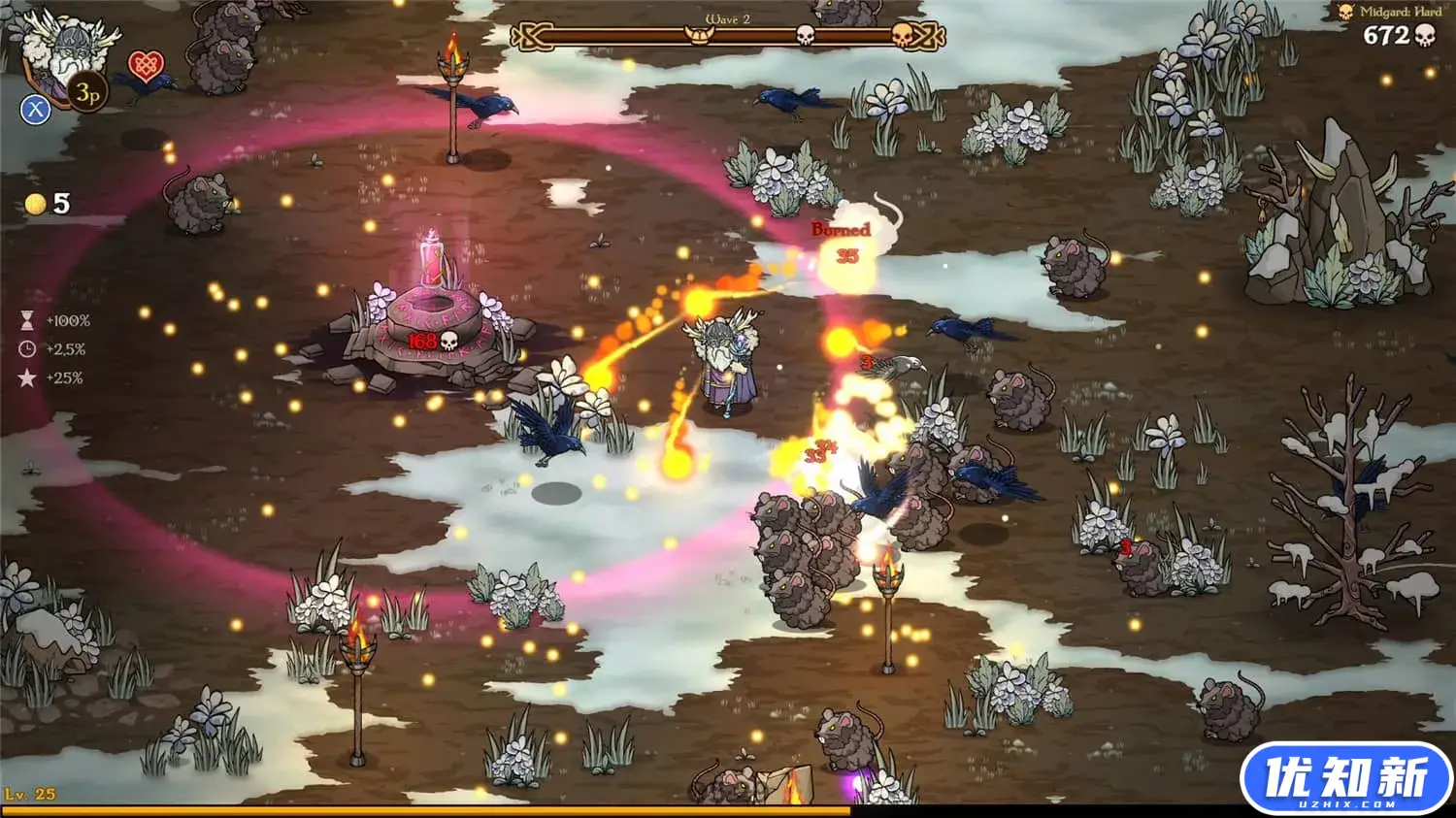Click the 3p player count badge
The height and width of the screenshot is (818, 1456).
point(87,93)
